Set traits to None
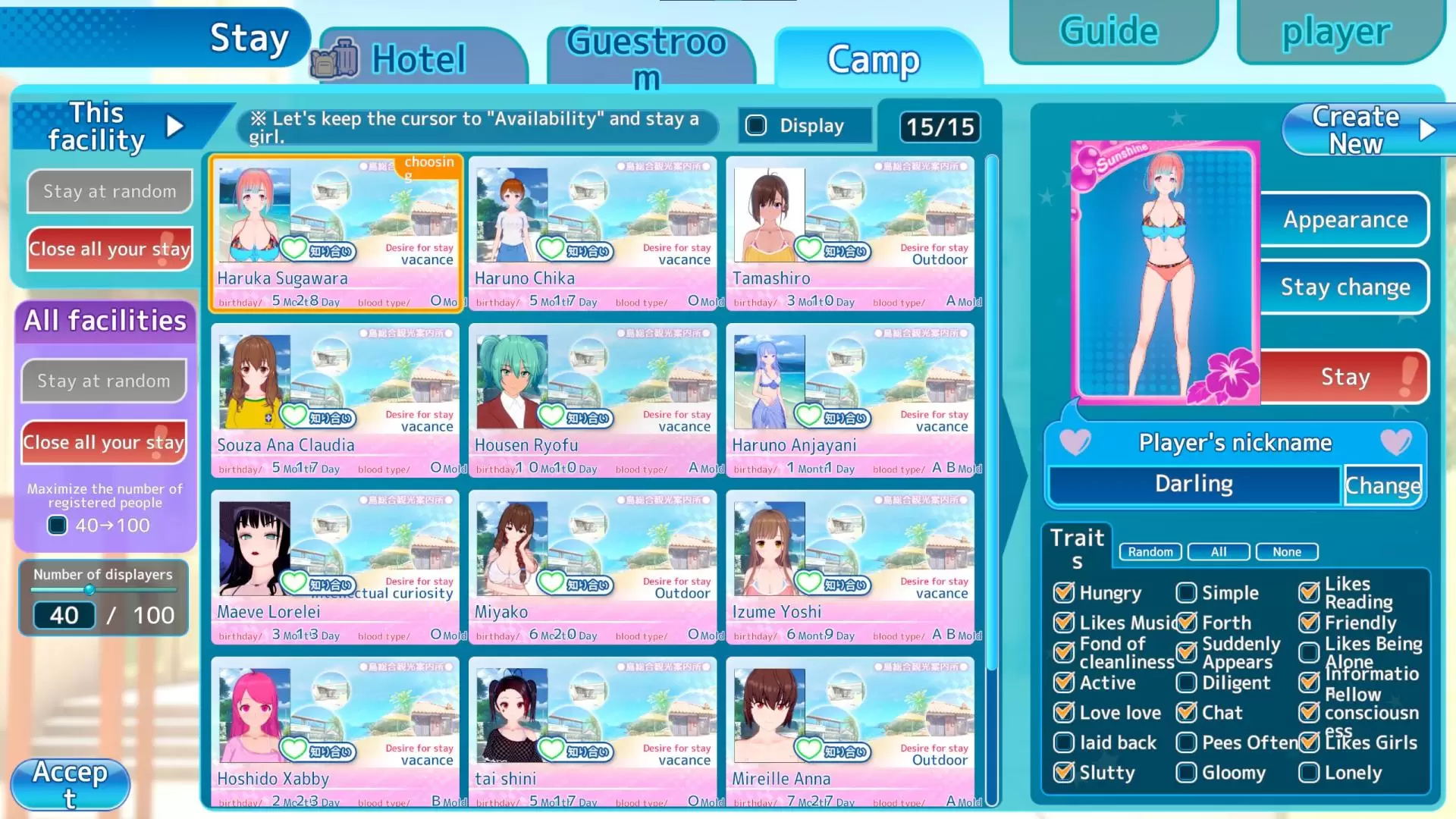The height and width of the screenshot is (819, 1456). click(x=1286, y=552)
